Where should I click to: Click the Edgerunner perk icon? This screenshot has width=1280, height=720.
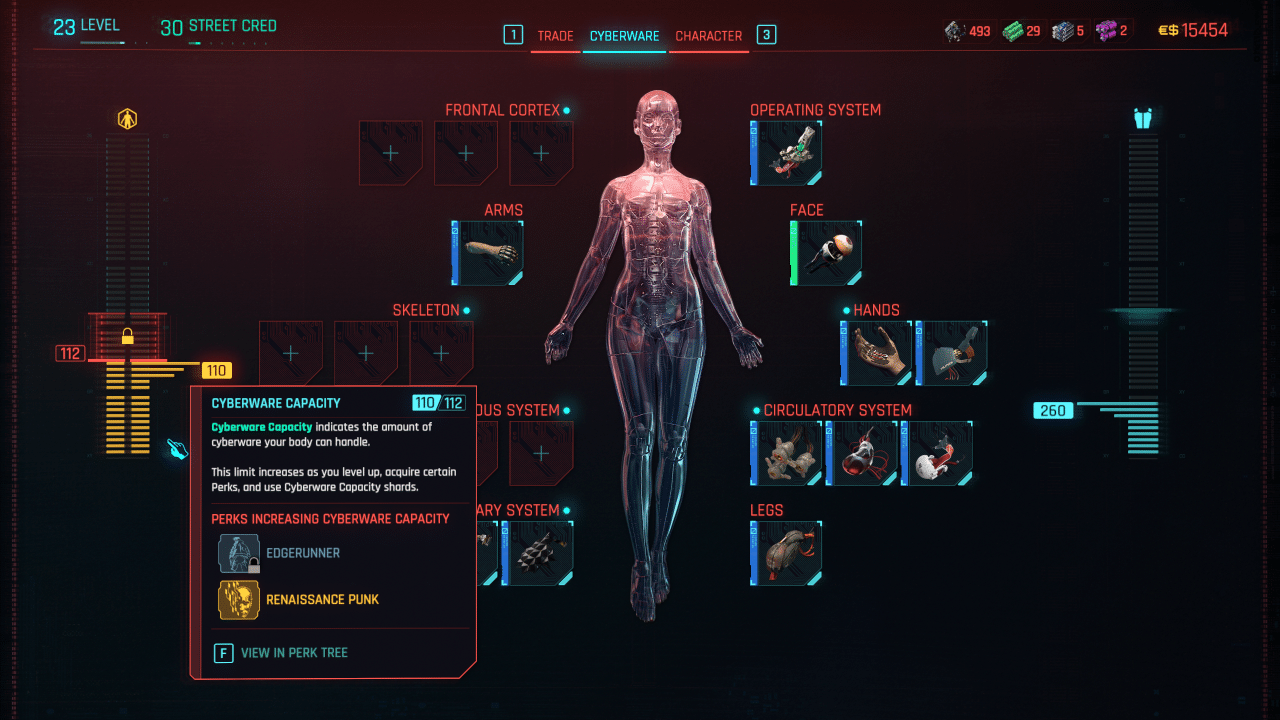[x=238, y=552]
